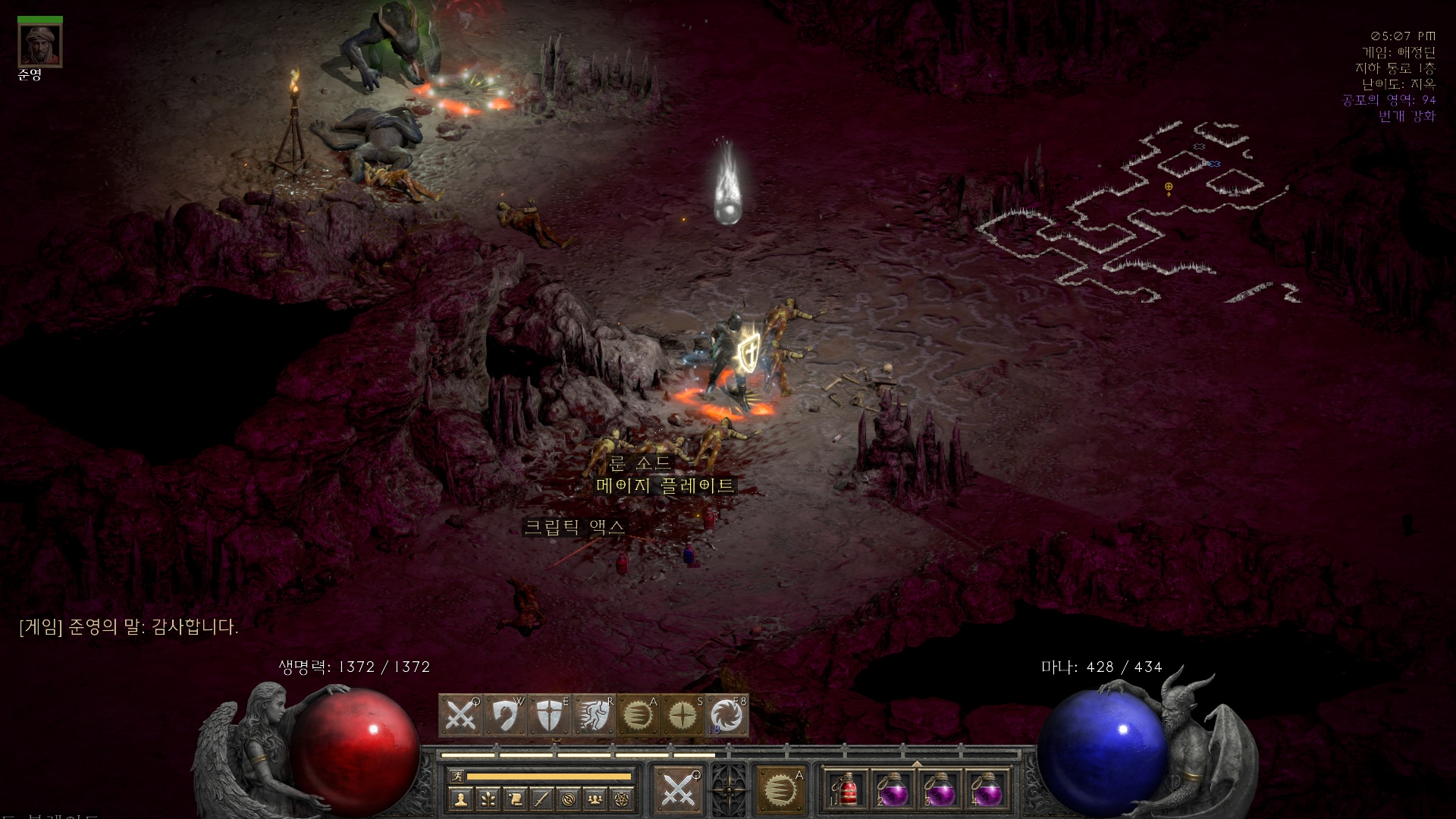This screenshot has height=819, width=1456.
Task: Expand the potion belt with the arrow
Action: 917,764
